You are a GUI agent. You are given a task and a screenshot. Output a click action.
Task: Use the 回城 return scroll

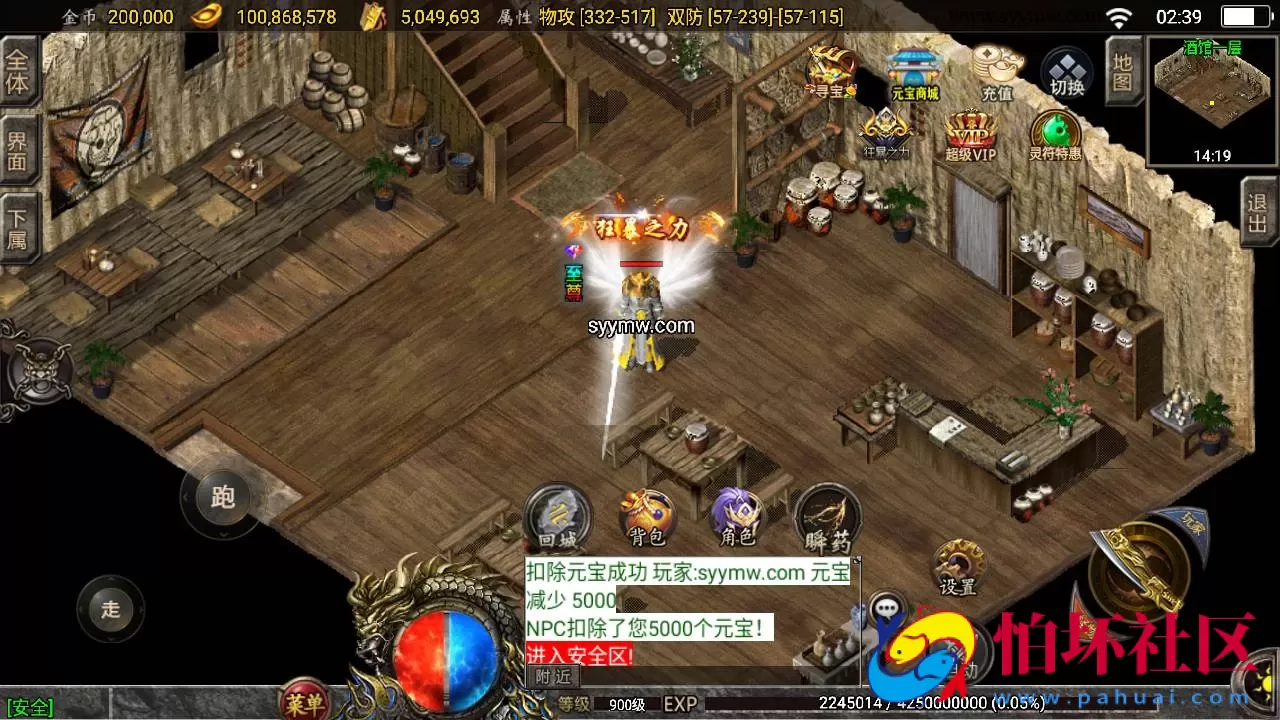click(x=558, y=518)
